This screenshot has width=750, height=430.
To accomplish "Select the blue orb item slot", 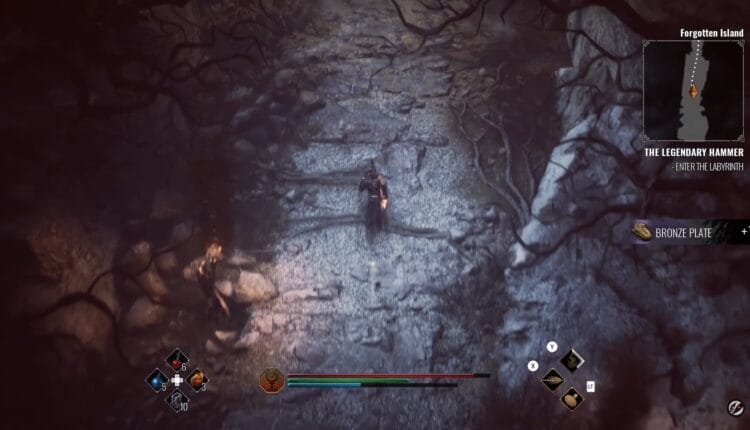I will pyautogui.click(x=157, y=380).
